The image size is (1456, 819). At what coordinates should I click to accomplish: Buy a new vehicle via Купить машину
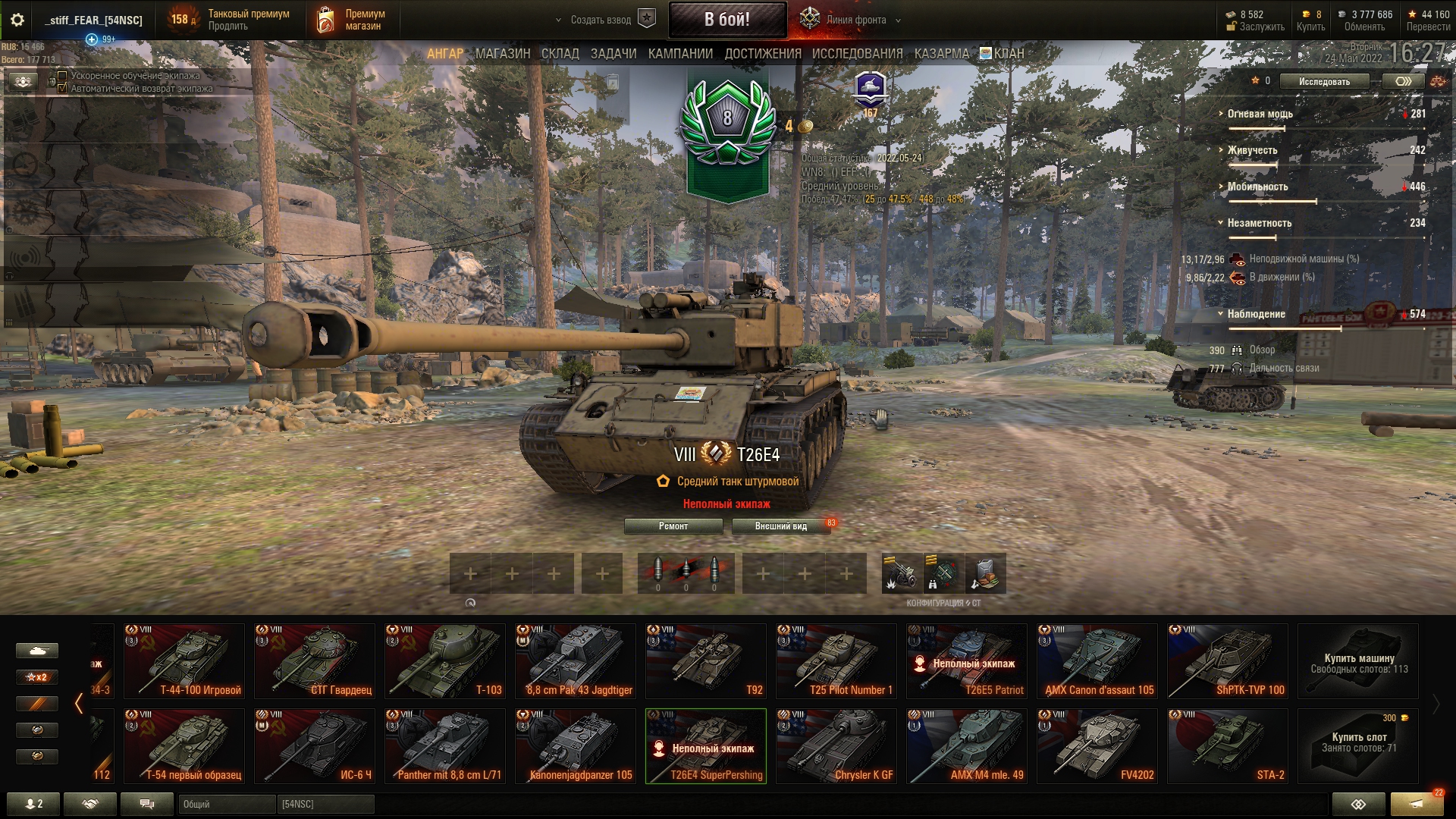(x=1357, y=661)
